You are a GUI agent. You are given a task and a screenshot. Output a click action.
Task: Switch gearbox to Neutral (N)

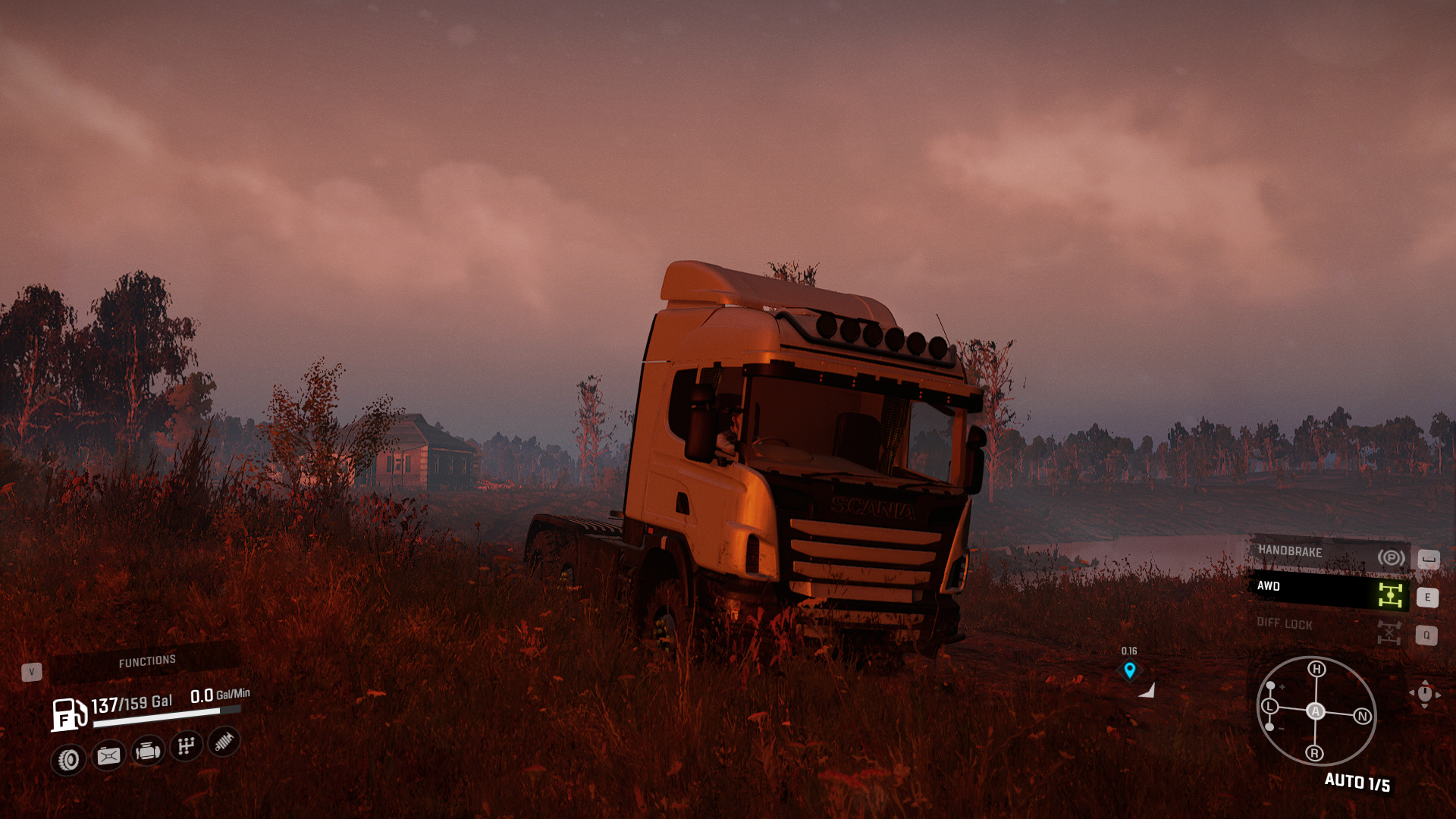click(x=1363, y=716)
